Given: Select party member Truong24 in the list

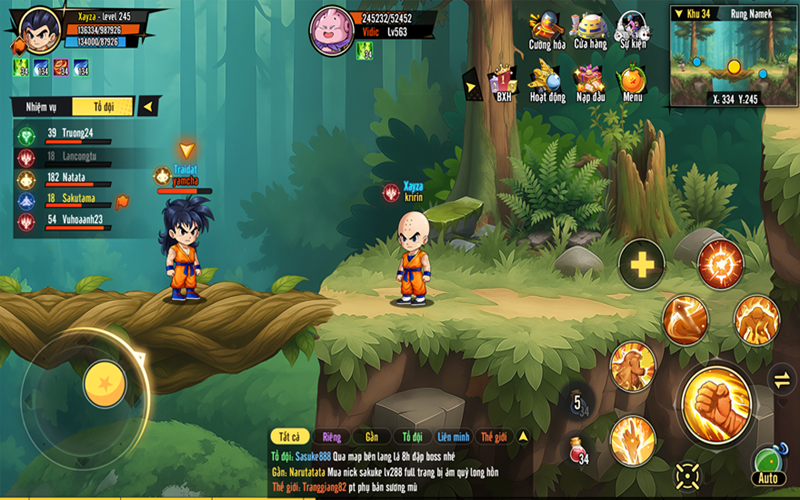Looking at the screenshot, I should tap(69, 133).
